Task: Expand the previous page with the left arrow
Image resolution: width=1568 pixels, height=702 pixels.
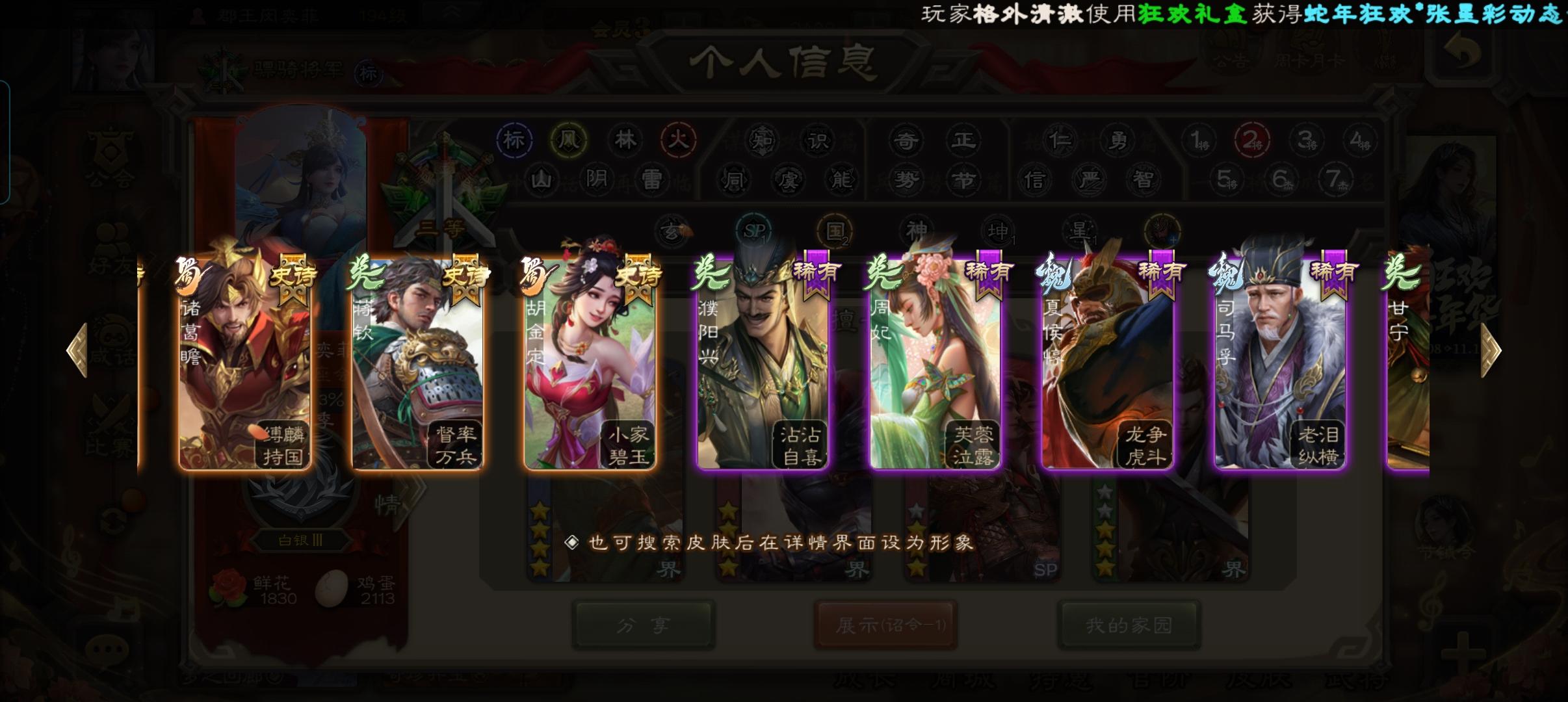Action: 77,350
